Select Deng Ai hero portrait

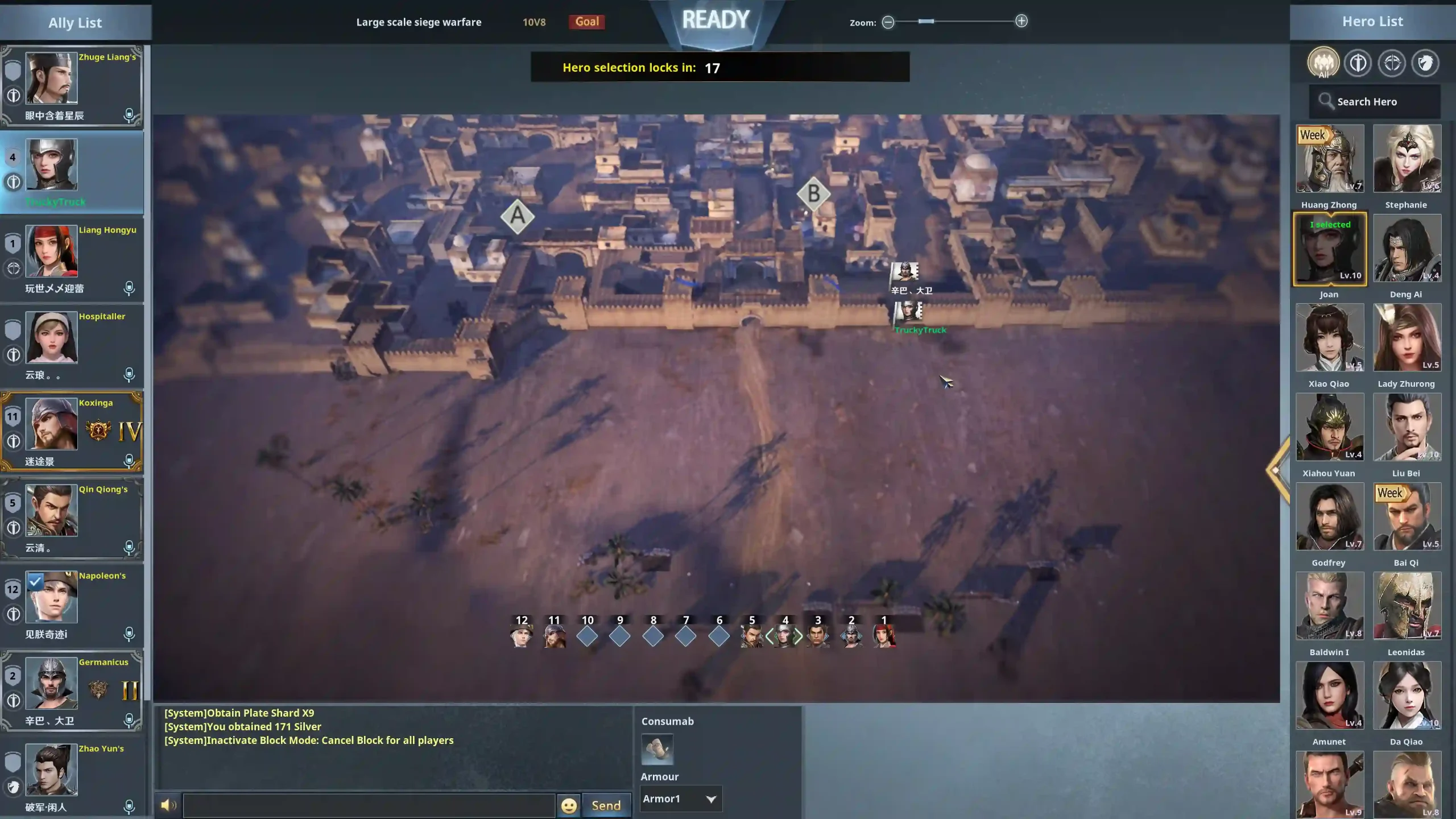point(1407,249)
